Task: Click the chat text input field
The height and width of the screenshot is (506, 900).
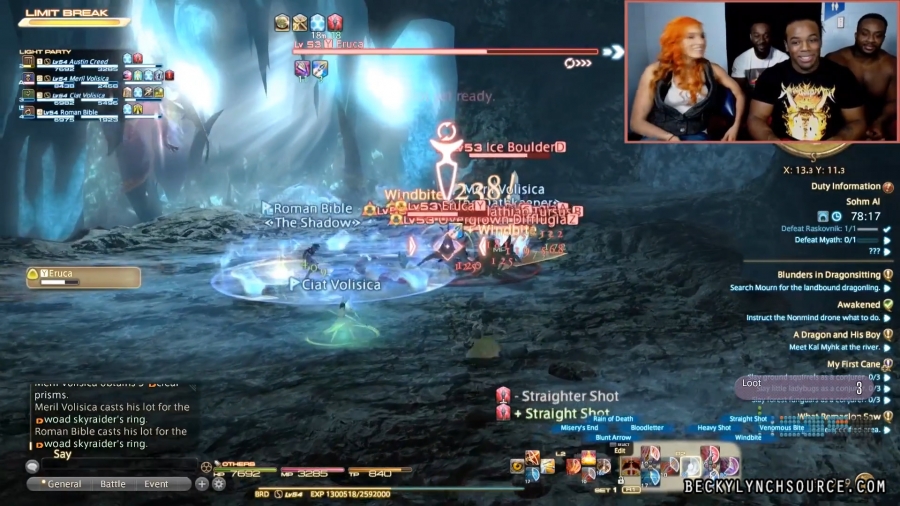Action: [118, 466]
